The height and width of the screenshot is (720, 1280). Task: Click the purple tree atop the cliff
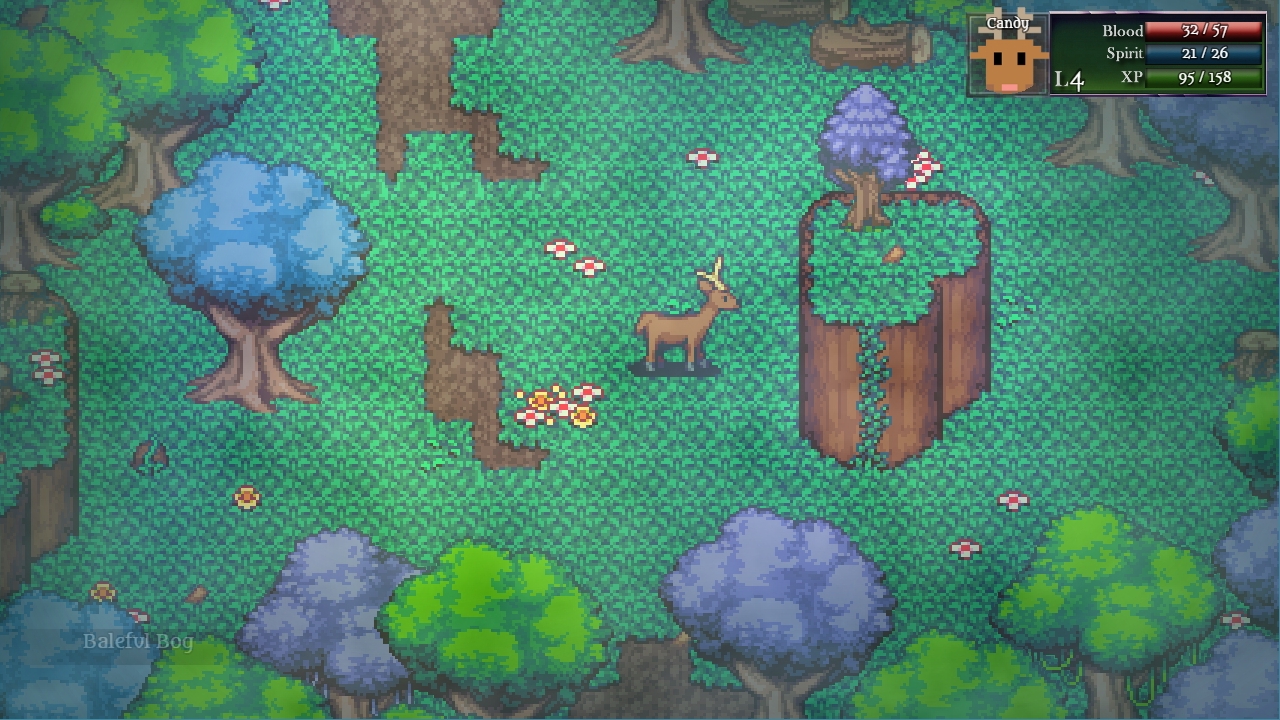point(866,135)
